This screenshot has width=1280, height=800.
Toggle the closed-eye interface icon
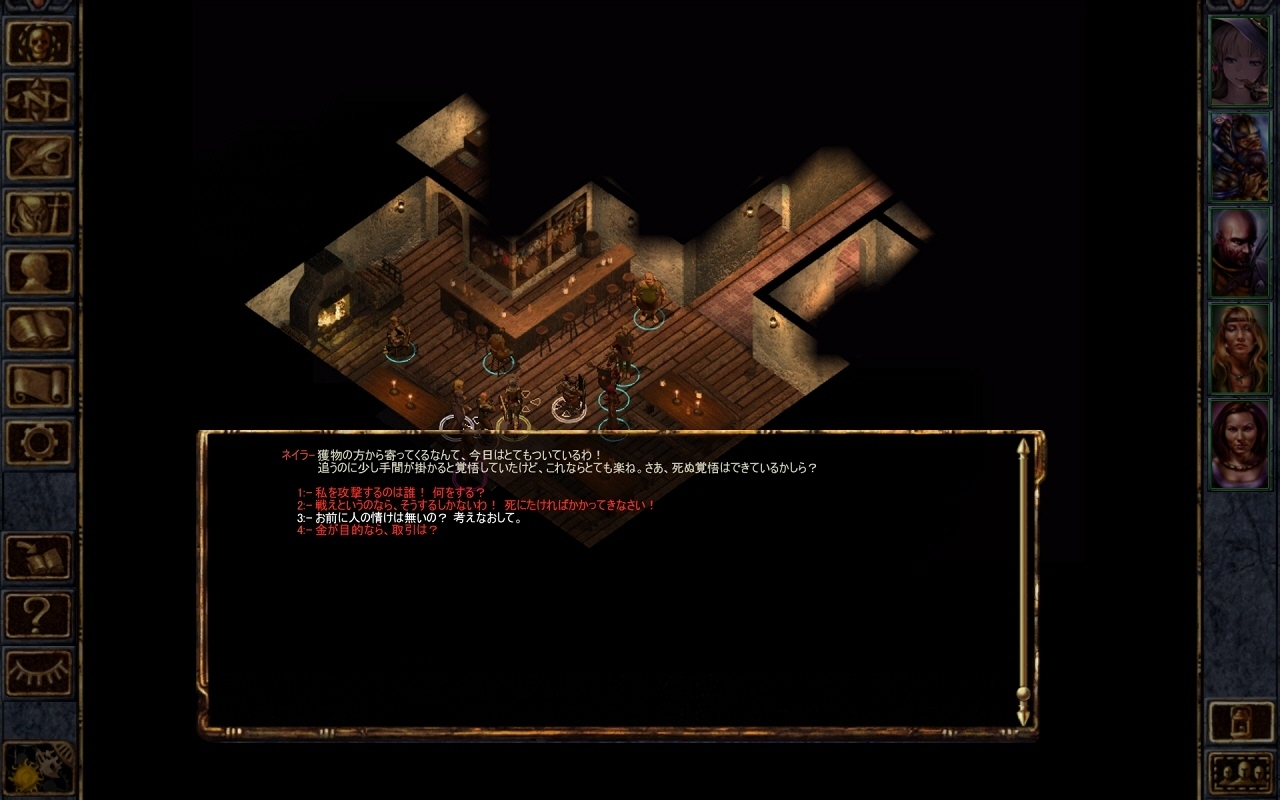pos(39,671)
